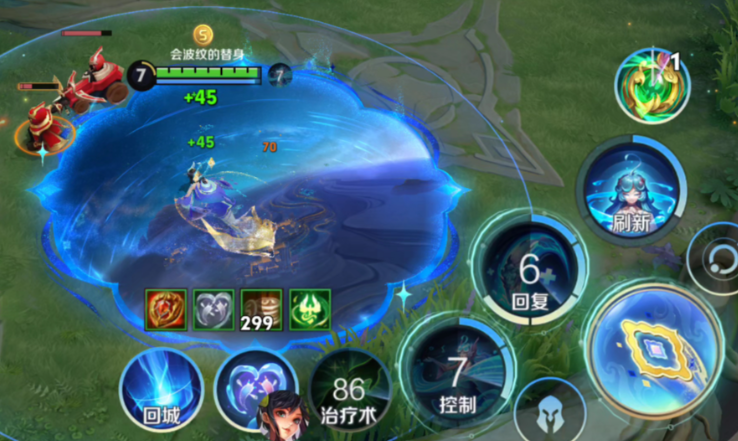Click the circular swirl button beside the attack button
The width and height of the screenshot is (738, 441).
(x=716, y=262)
